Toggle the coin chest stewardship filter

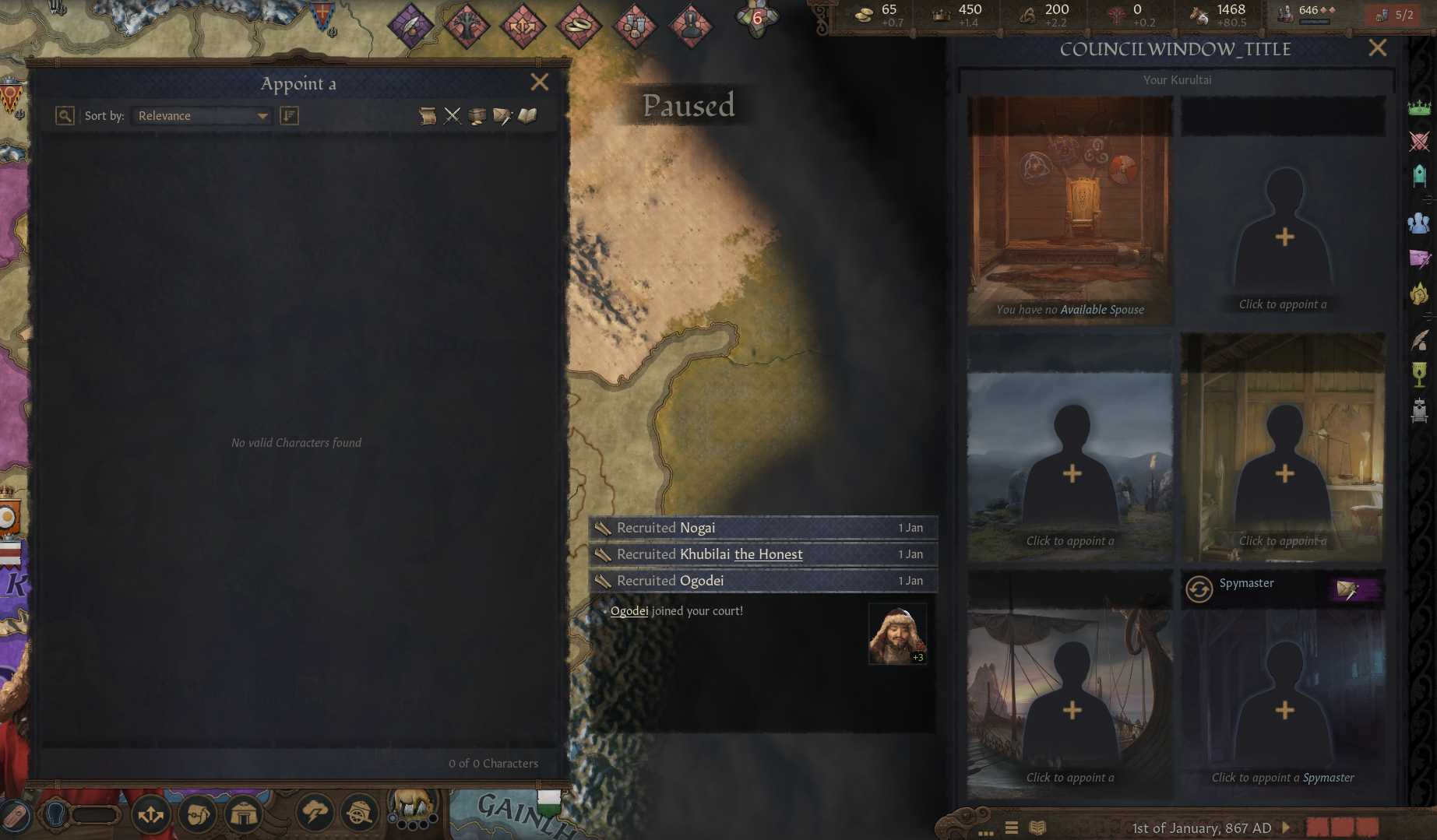point(477,115)
